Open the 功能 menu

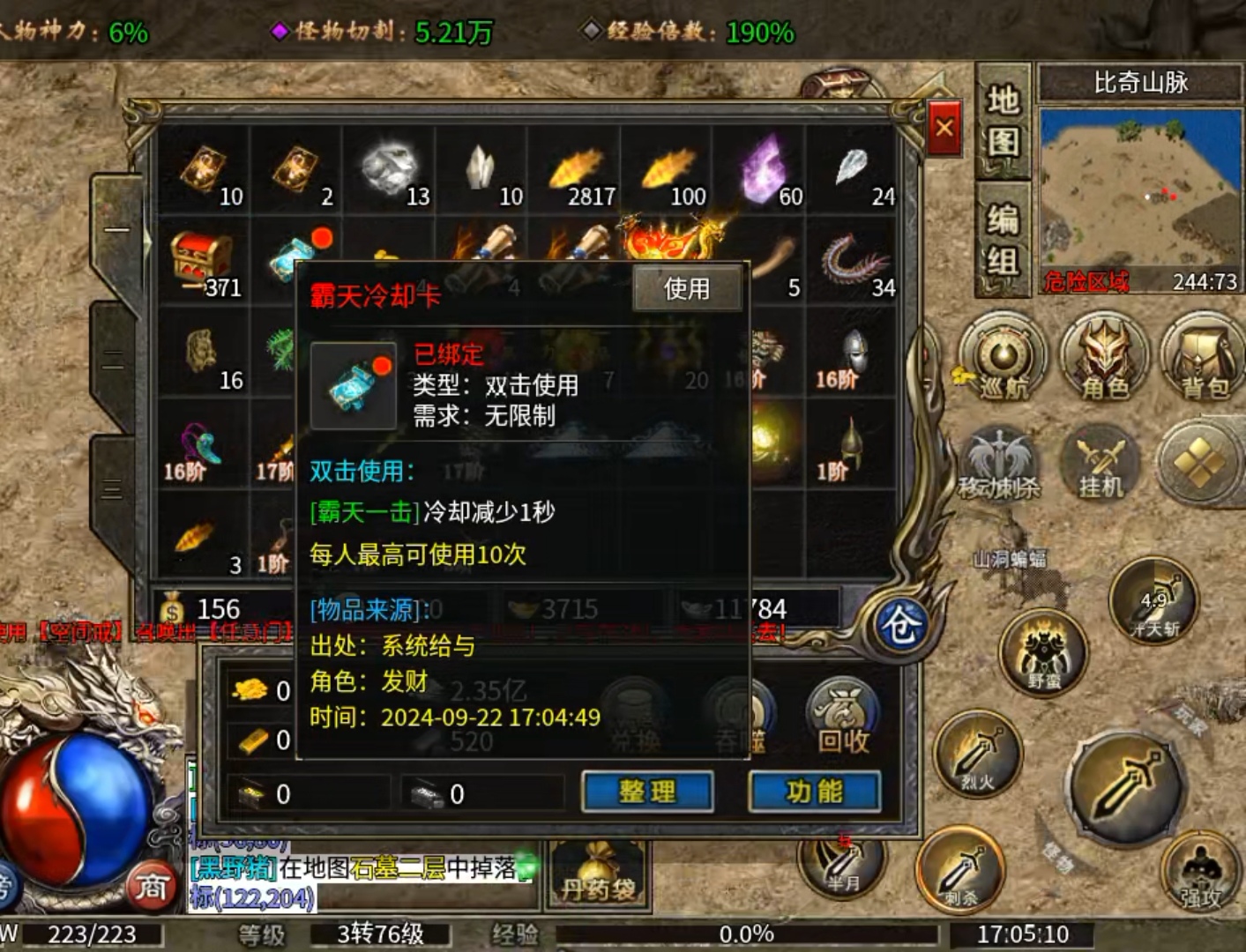814,791
